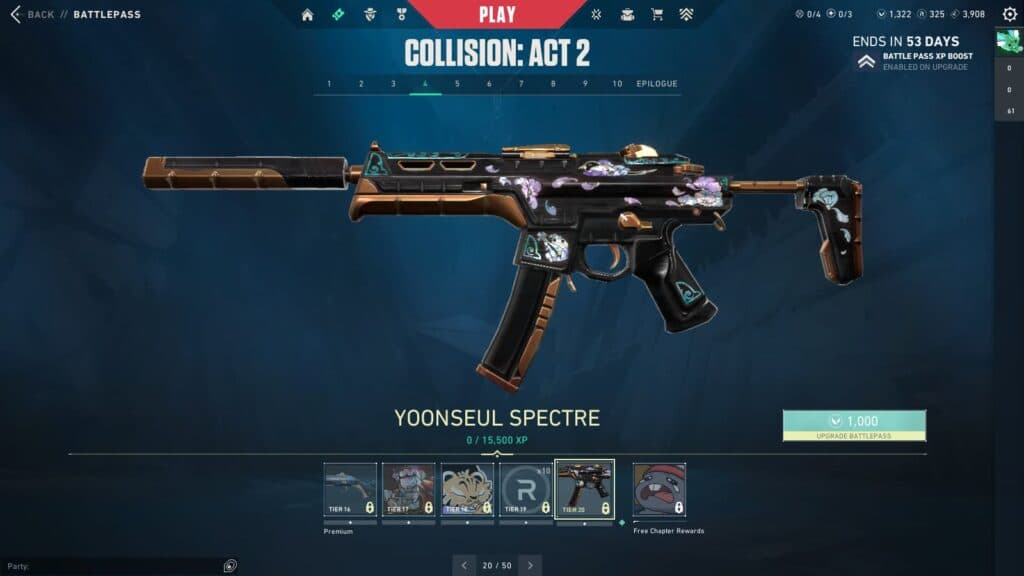Select chapter 7 of the battlepass

coord(521,84)
